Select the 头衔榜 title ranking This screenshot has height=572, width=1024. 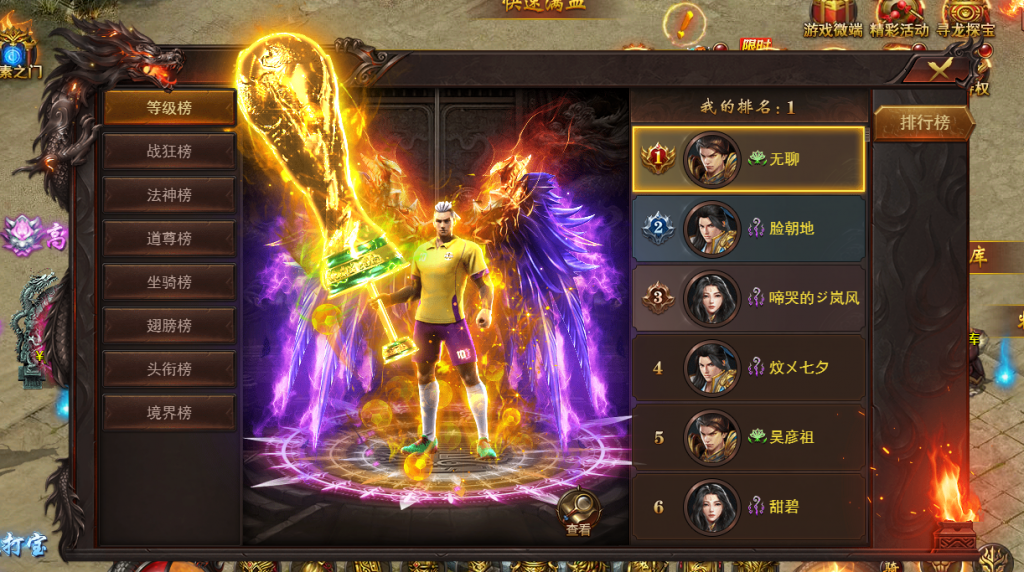coord(169,369)
